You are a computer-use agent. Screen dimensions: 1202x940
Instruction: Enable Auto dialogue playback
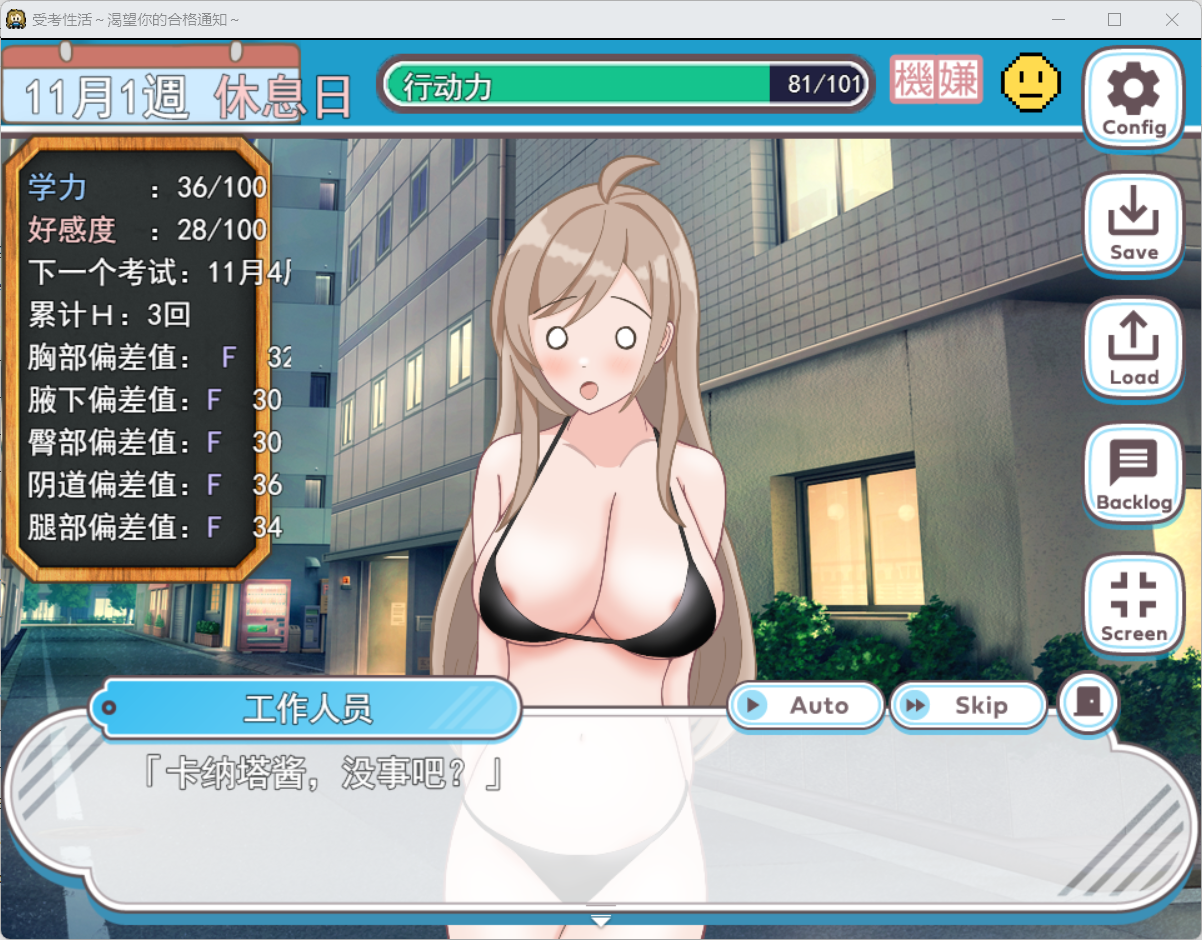[x=806, y=706]
